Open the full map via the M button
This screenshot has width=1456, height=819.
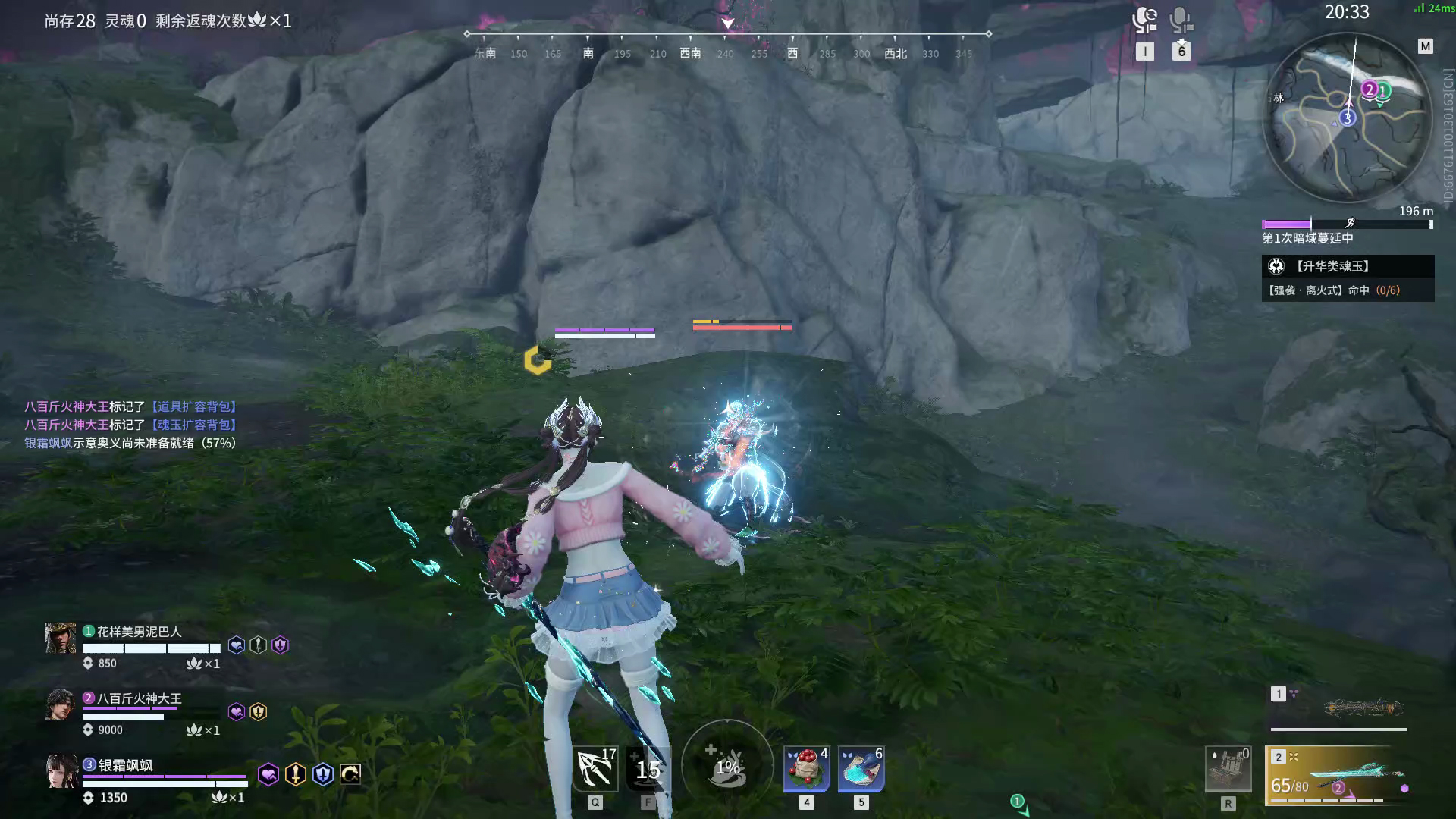(1426, 47)
